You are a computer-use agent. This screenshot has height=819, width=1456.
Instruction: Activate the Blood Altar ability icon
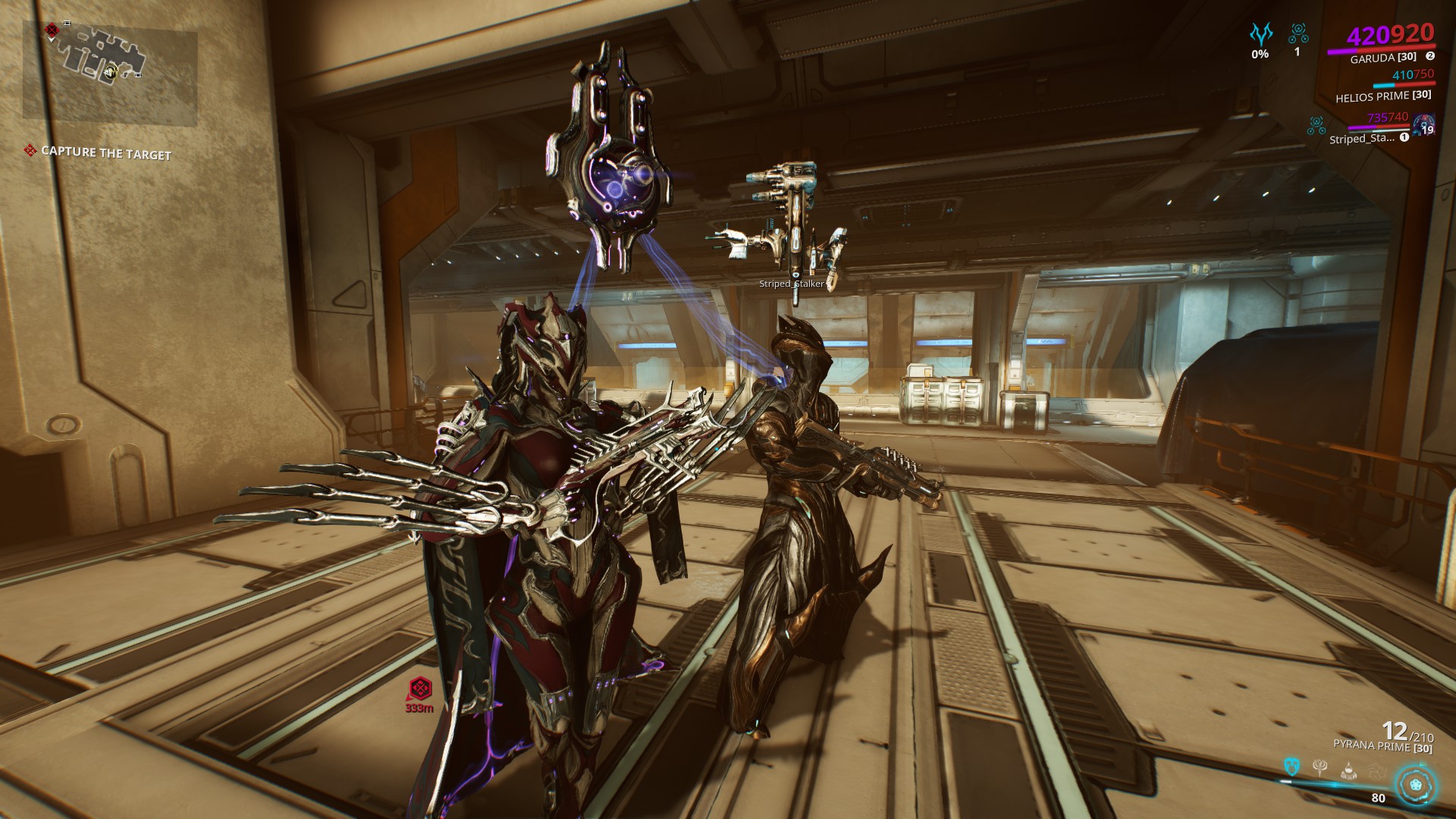pyautogui.click(x=1319, y=769)
